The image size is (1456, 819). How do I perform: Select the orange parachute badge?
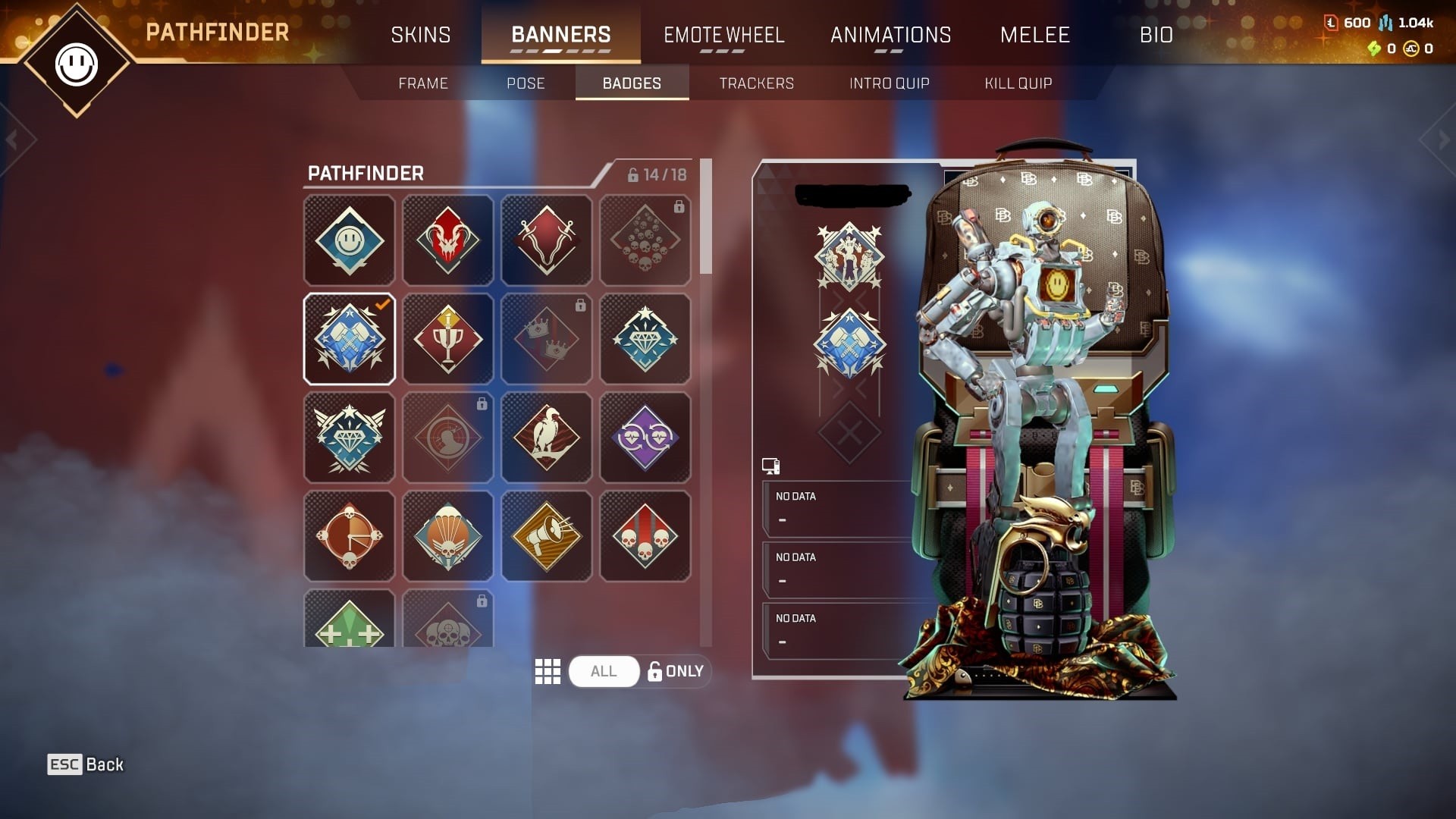coord(447,535)
